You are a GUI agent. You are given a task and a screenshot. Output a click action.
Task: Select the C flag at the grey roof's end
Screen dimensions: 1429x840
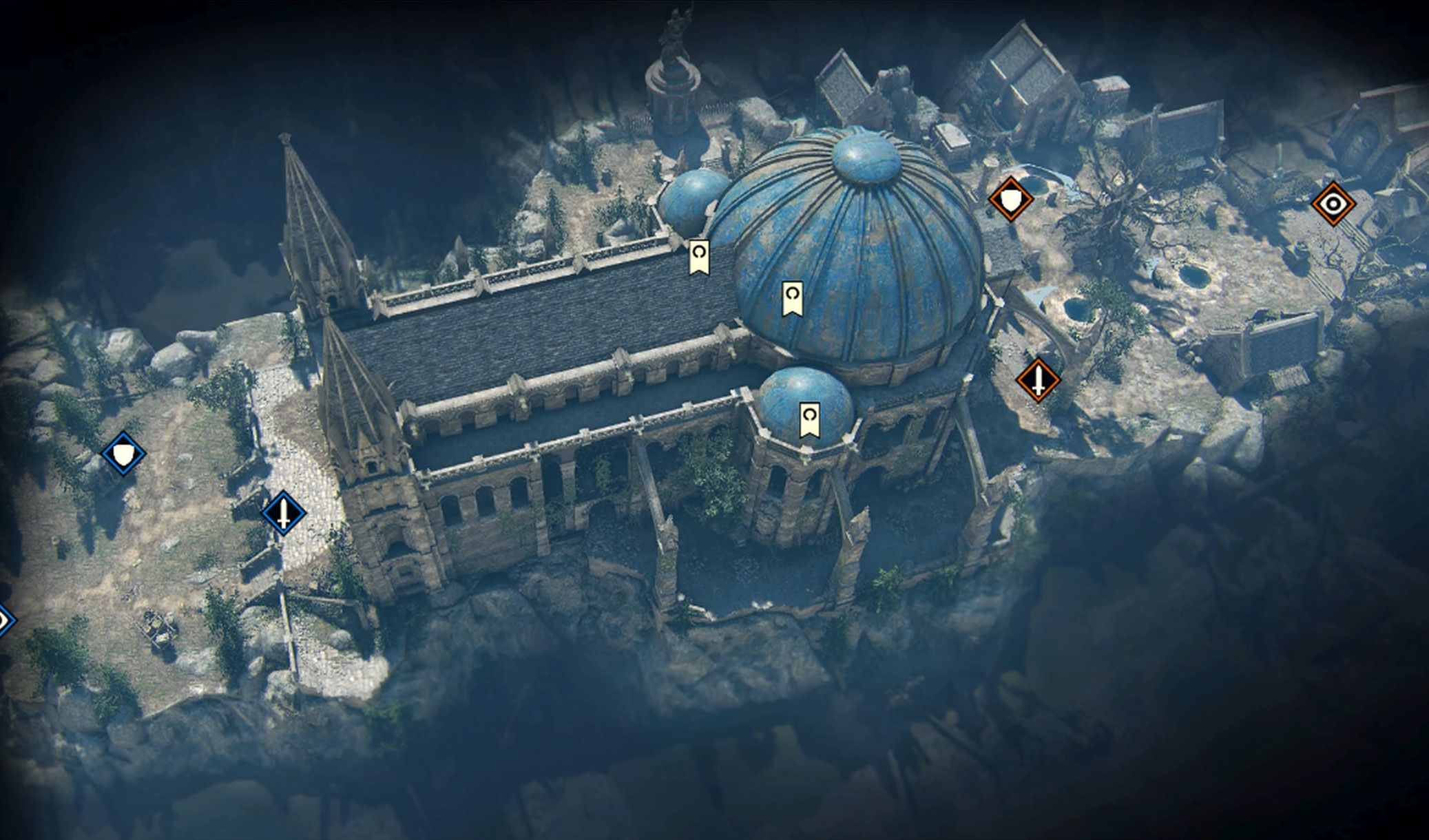tap(699, 257)
